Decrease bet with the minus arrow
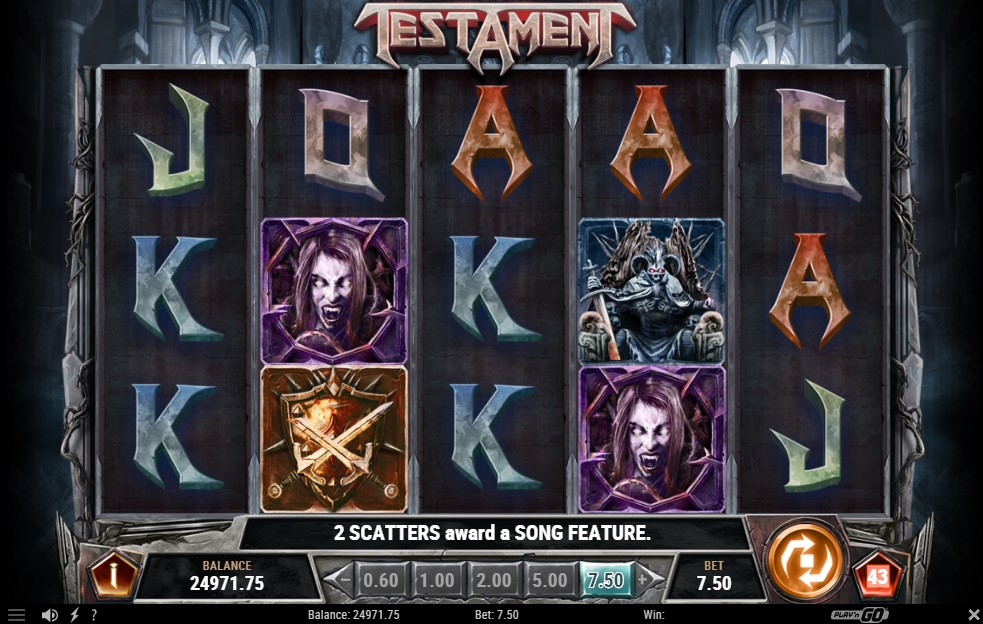 [x=345, y=579]
